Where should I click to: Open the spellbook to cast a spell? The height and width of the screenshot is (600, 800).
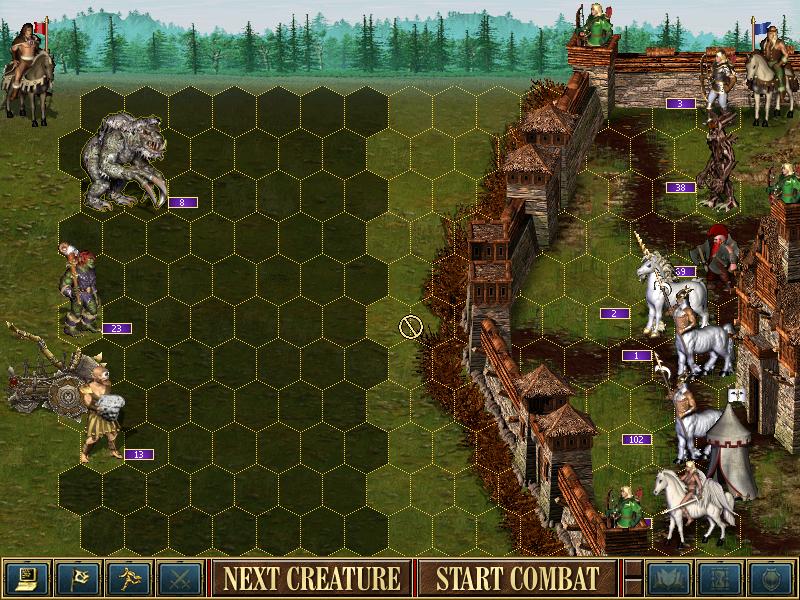coord(669,578)
